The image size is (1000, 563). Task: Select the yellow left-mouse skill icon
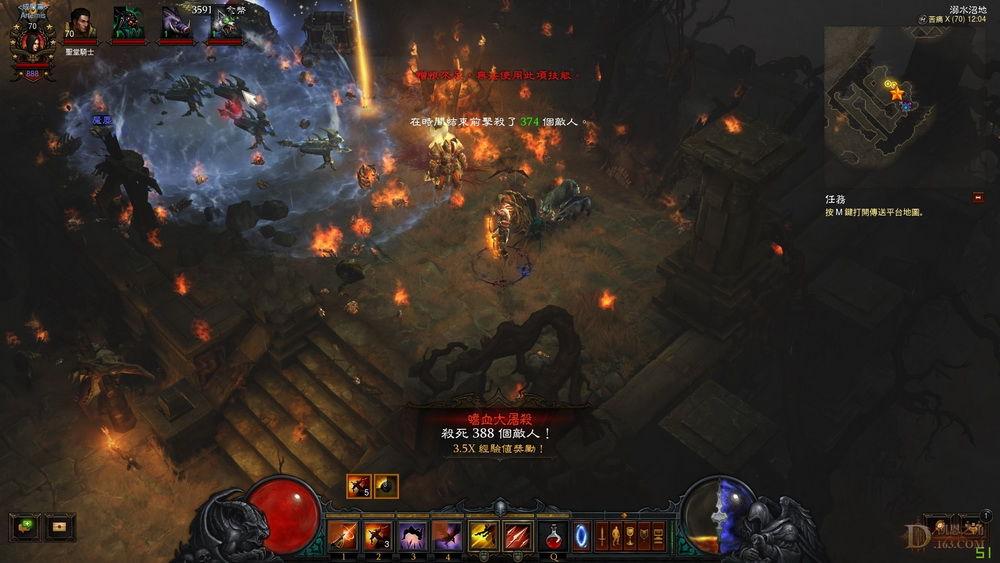483,535
